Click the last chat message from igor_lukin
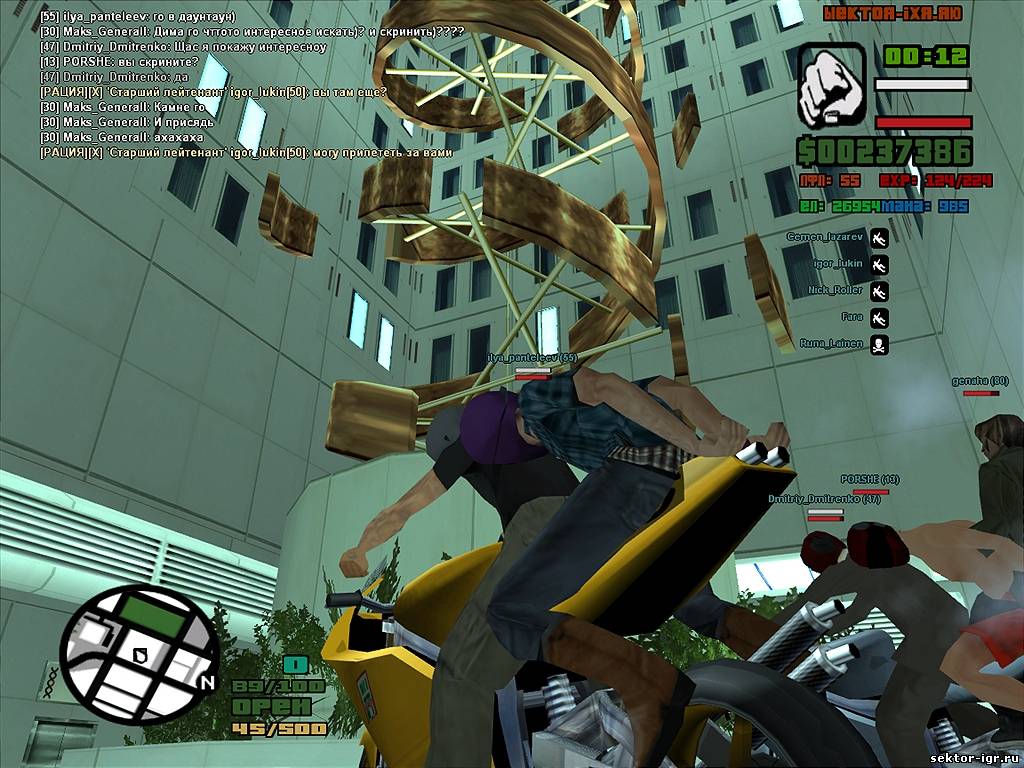Viewport: 1024px width, 768px height. (x=246, y=152)
